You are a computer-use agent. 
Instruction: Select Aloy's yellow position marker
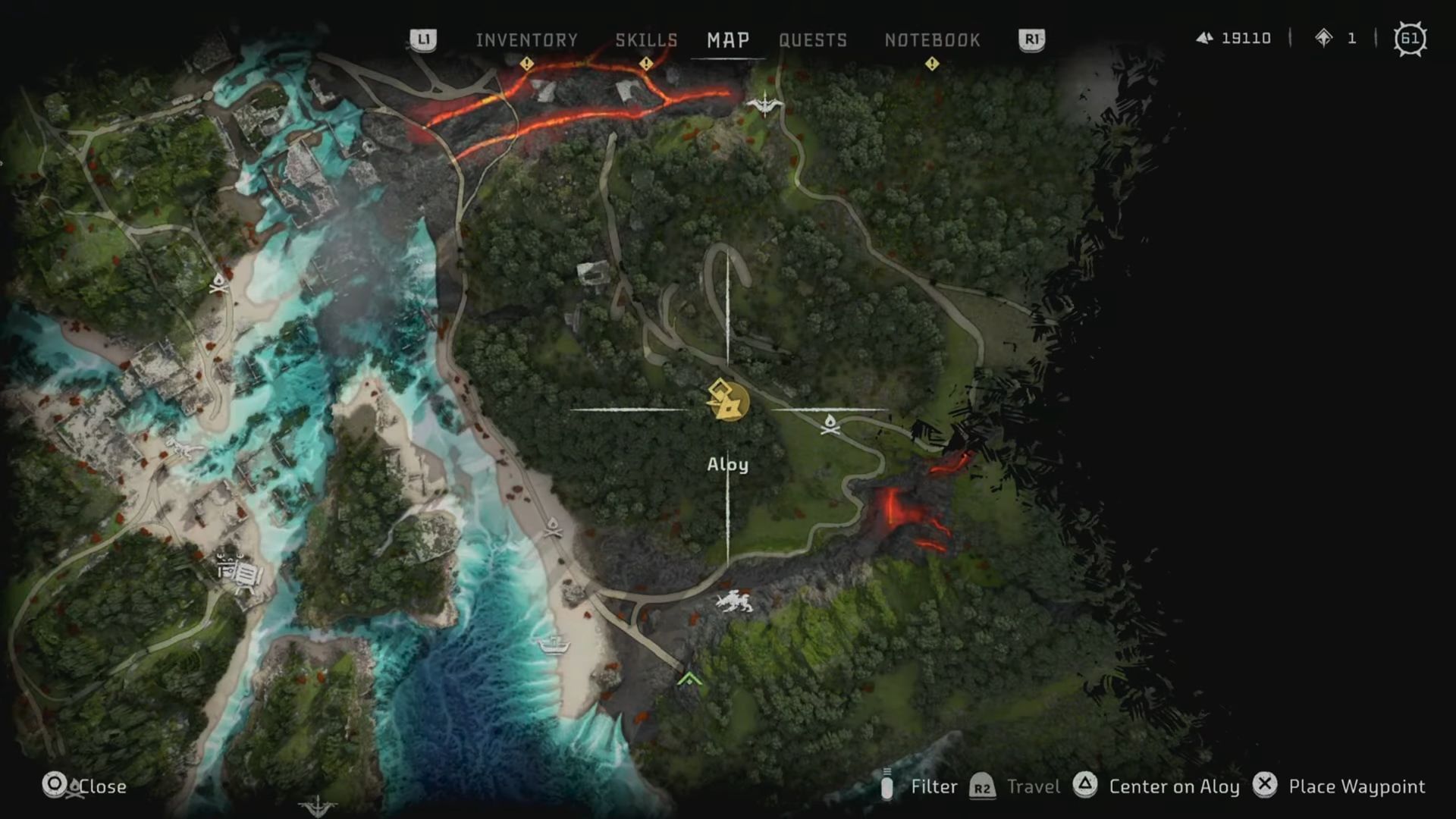pyautogui.click(x=727, y=401)
